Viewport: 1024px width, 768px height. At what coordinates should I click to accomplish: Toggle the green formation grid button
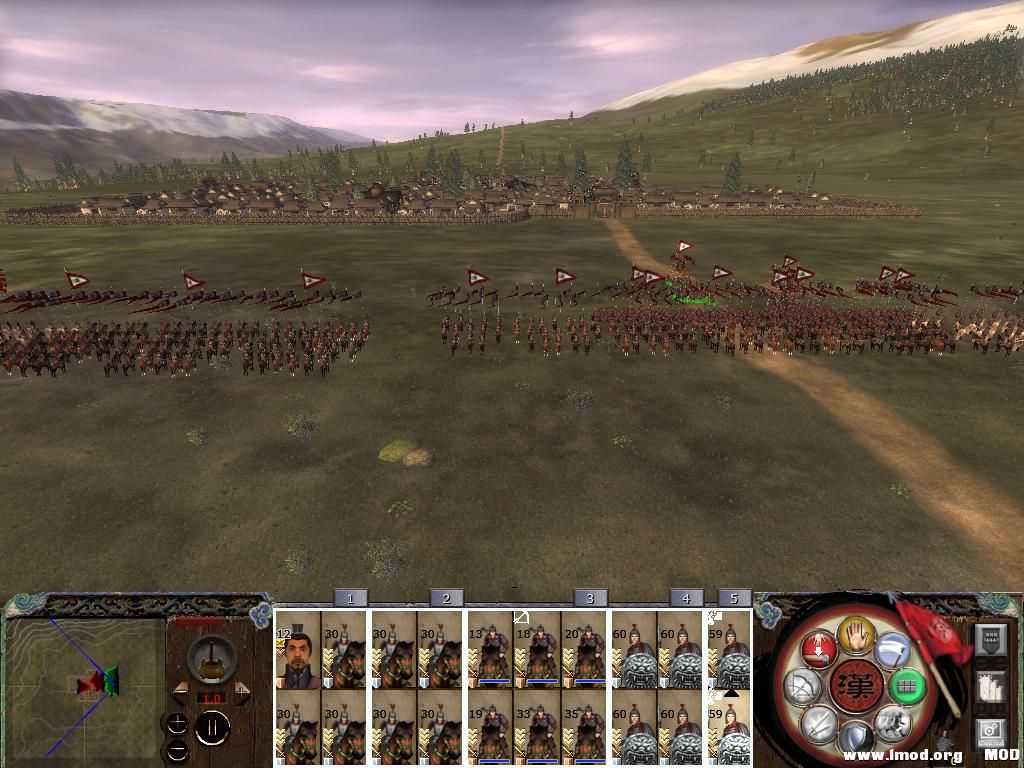tap(908, 687)
